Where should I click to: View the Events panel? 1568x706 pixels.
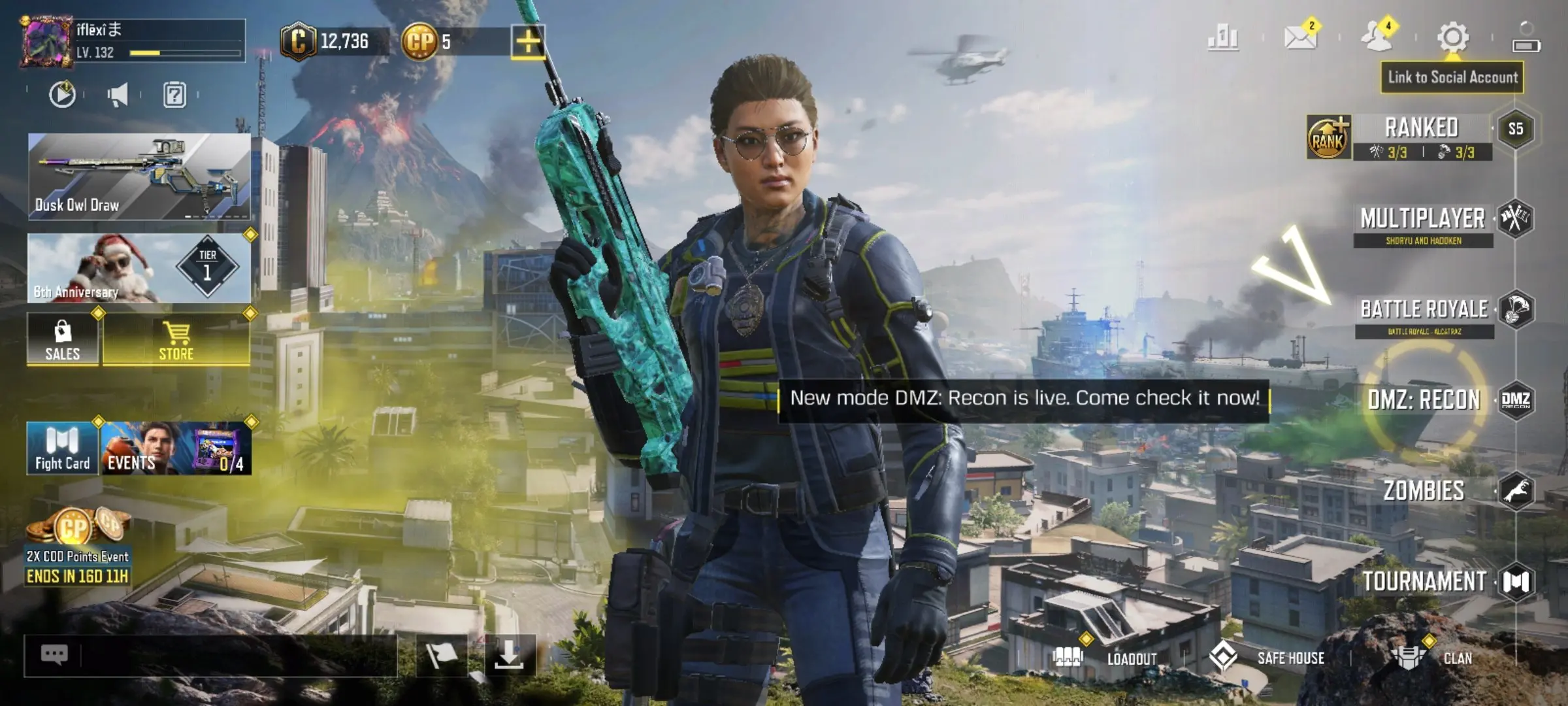pos(176,448)
